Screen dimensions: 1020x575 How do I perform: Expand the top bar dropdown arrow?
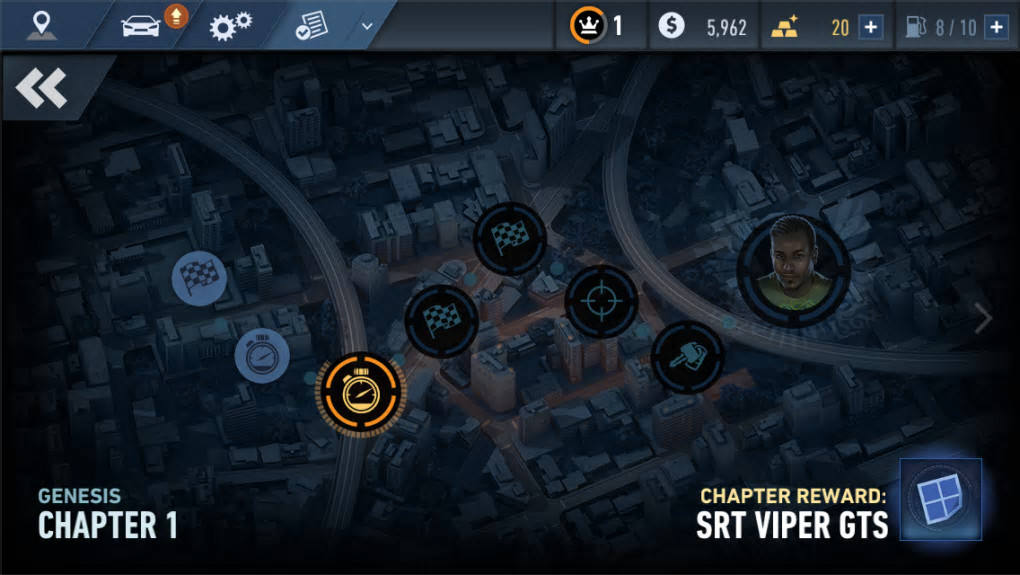coord(367,26)
